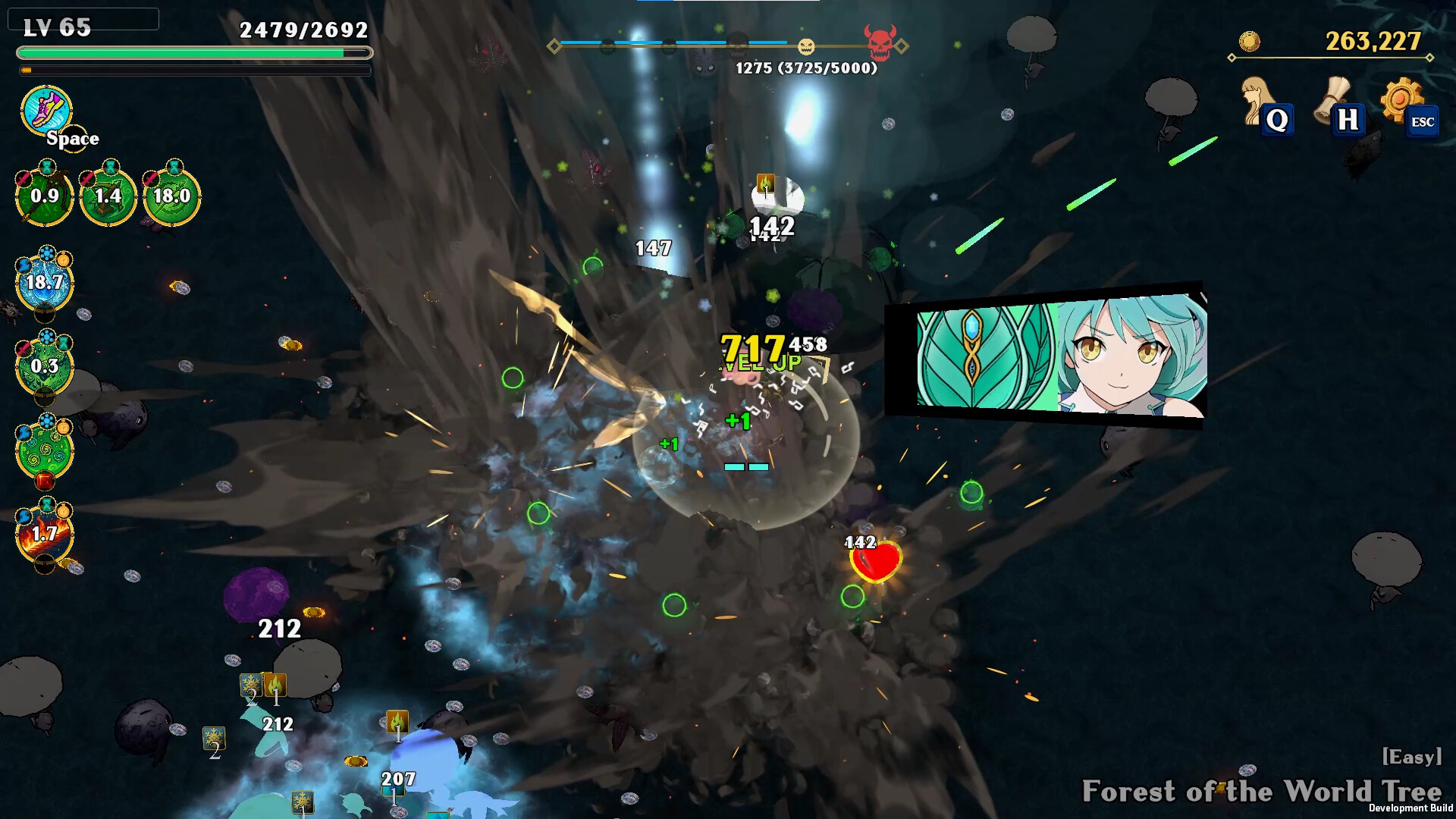
Task: Click the ESC keybind to open pause menu
Action: [x=1423, y=120]
